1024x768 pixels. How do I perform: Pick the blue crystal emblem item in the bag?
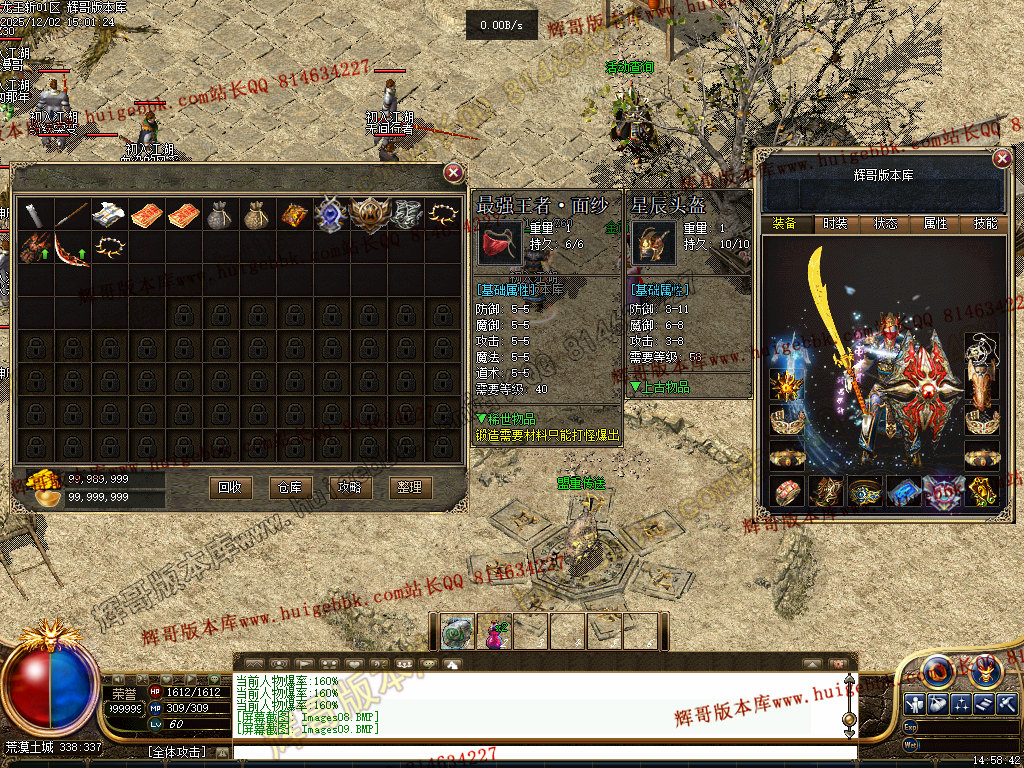click(330, 214)
